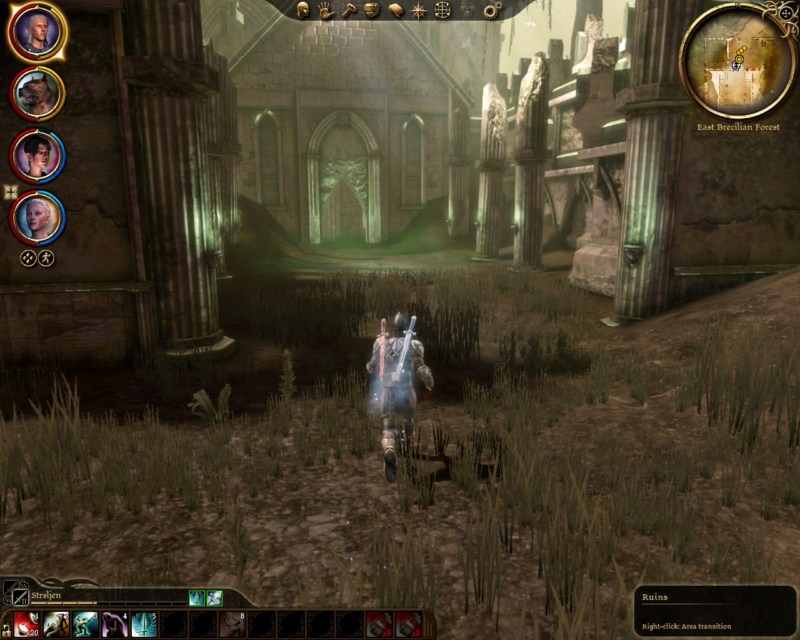The image size is (800, 640).
Task: Click the select-all-party button below portraits
Action: pos(28,258)
